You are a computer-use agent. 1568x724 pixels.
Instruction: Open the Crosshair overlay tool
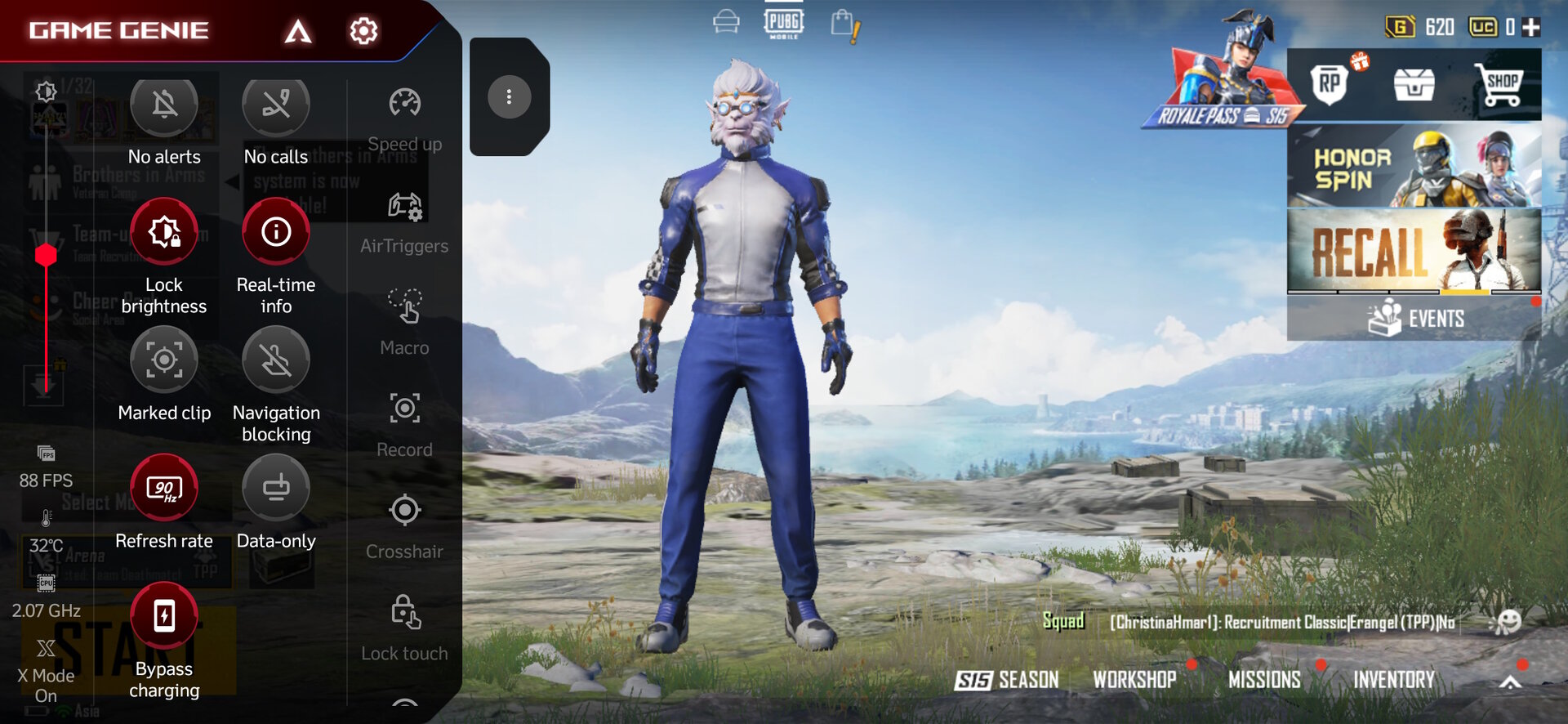404,511
